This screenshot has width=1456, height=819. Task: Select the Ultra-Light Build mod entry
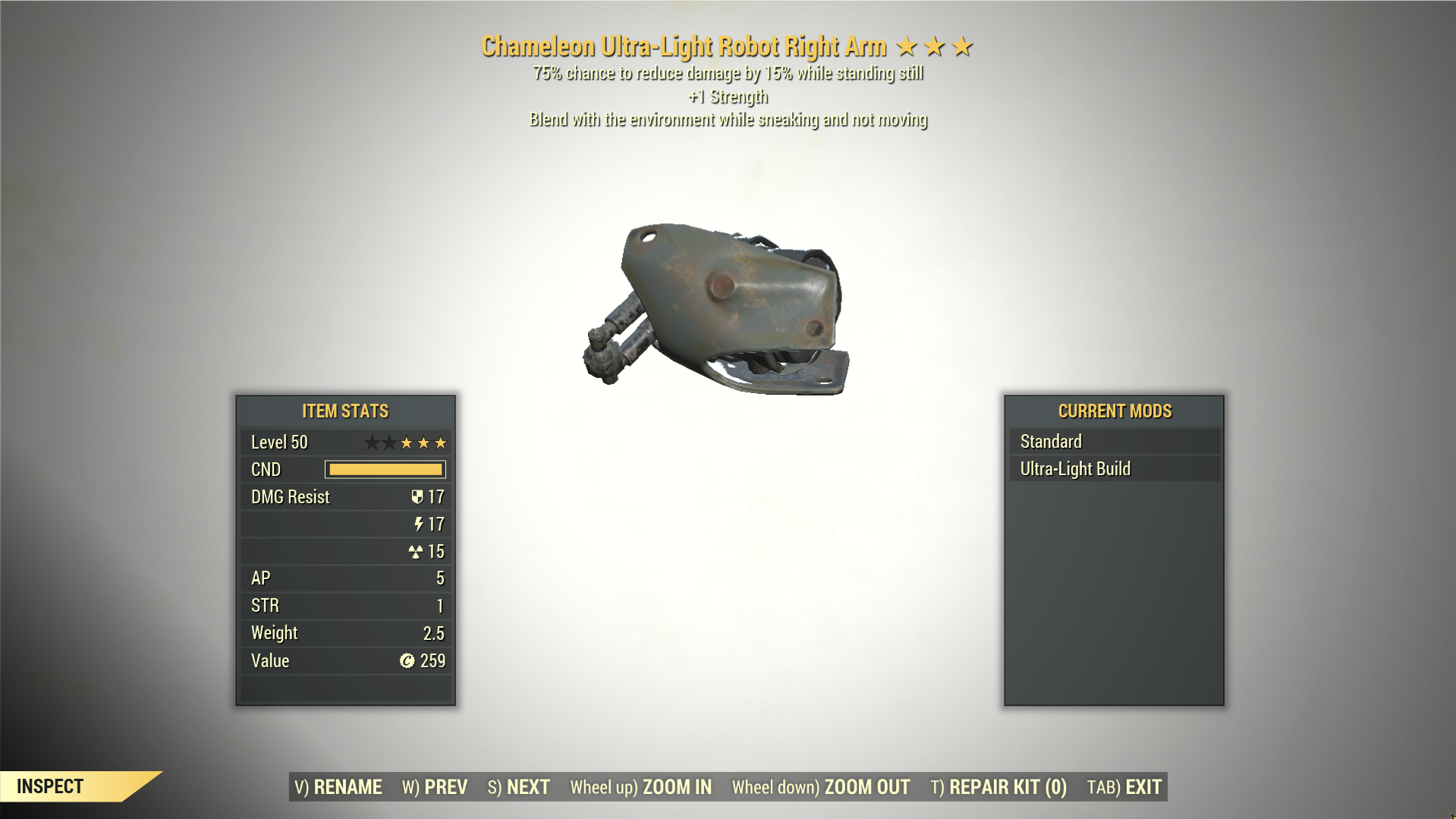(1114, 469)
